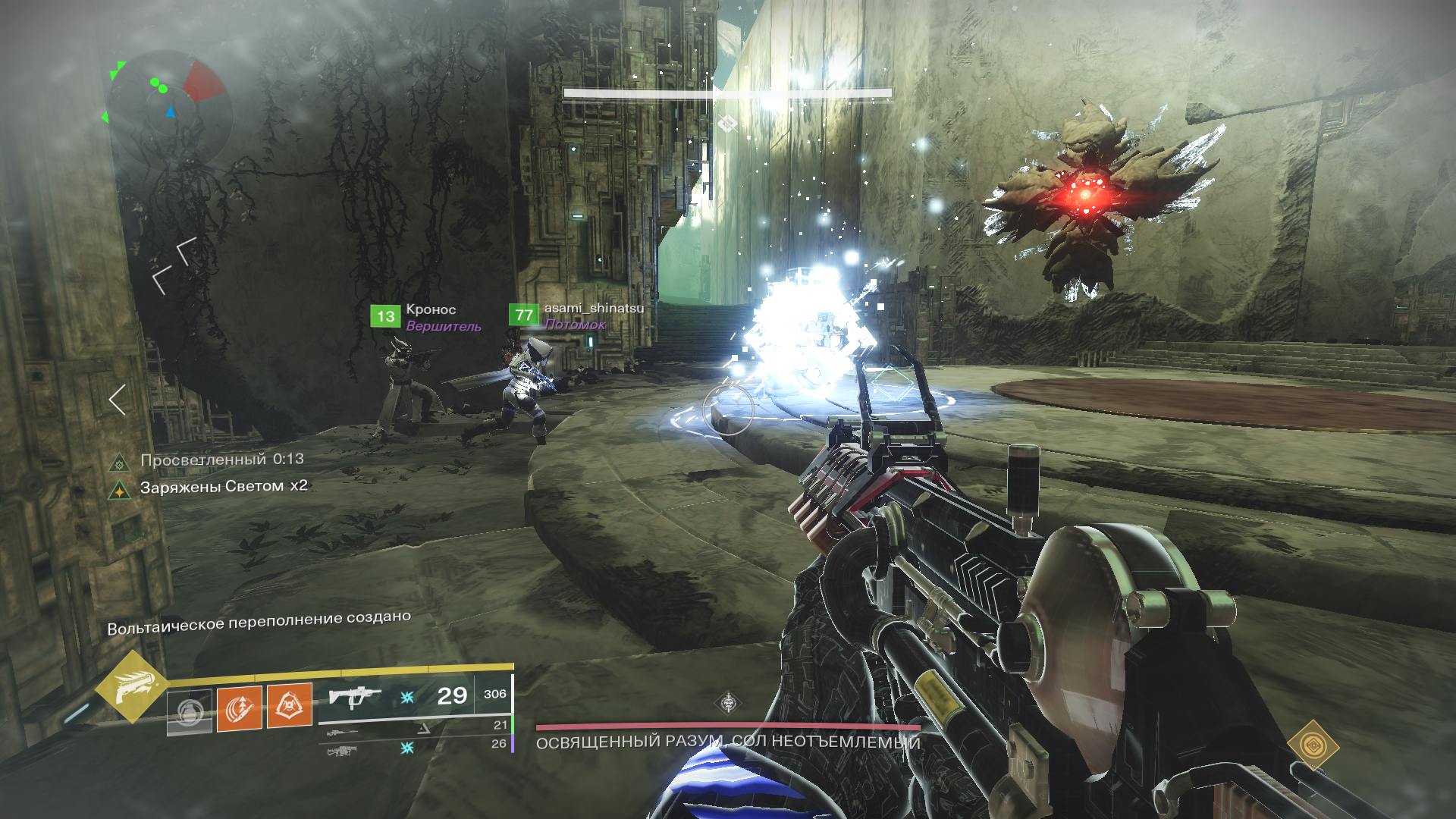
Task: Choose the heavy weapon slot at the bottom
Action: point(342,751)
